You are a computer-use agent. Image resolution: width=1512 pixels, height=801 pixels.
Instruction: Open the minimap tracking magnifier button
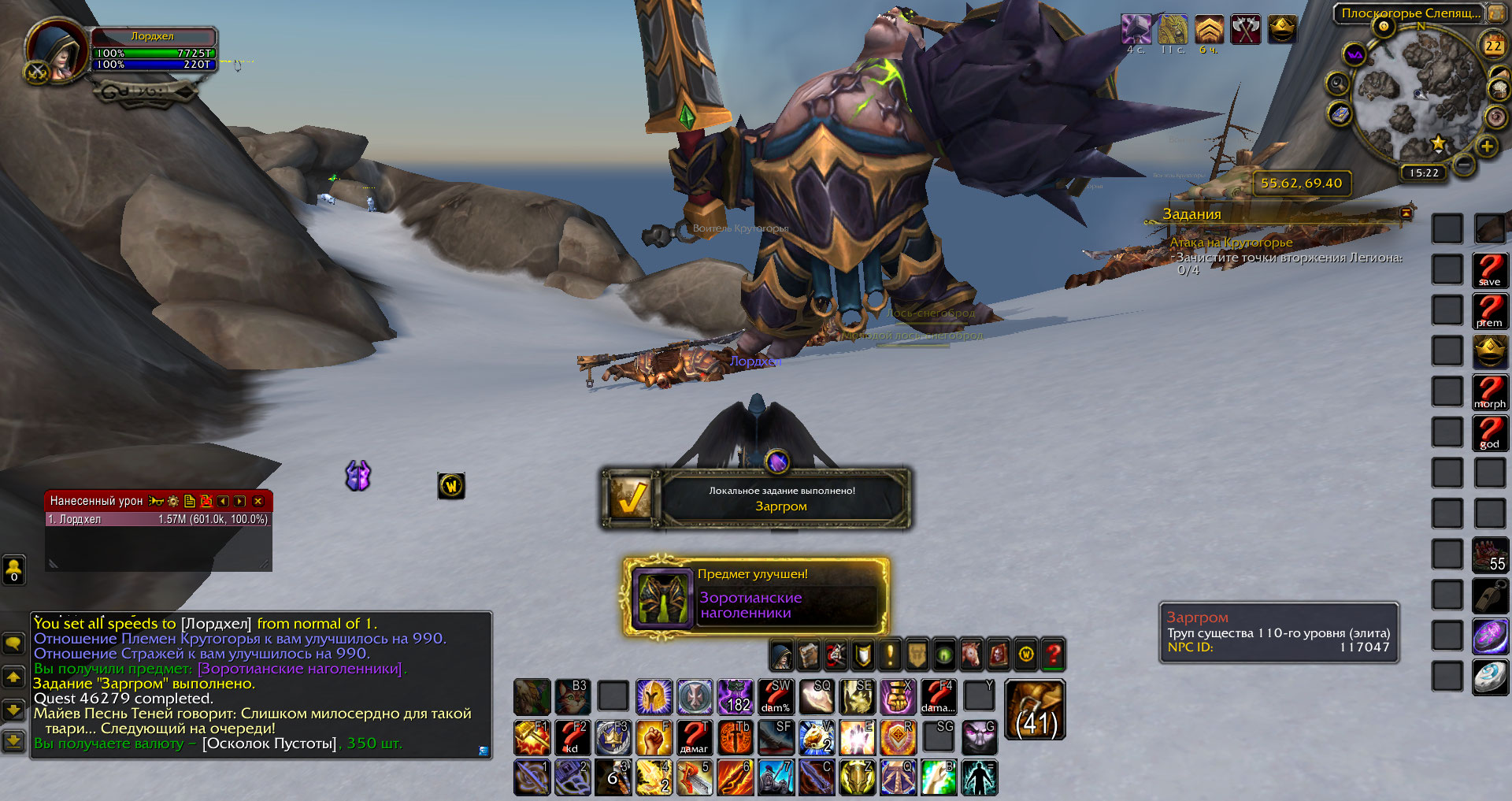(x=1337, y=83)
